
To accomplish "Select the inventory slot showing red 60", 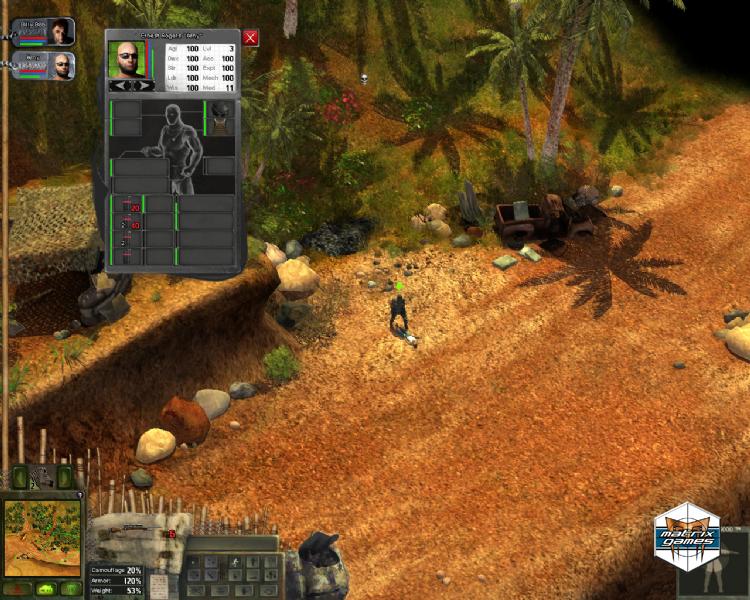I will pos(129,225).
